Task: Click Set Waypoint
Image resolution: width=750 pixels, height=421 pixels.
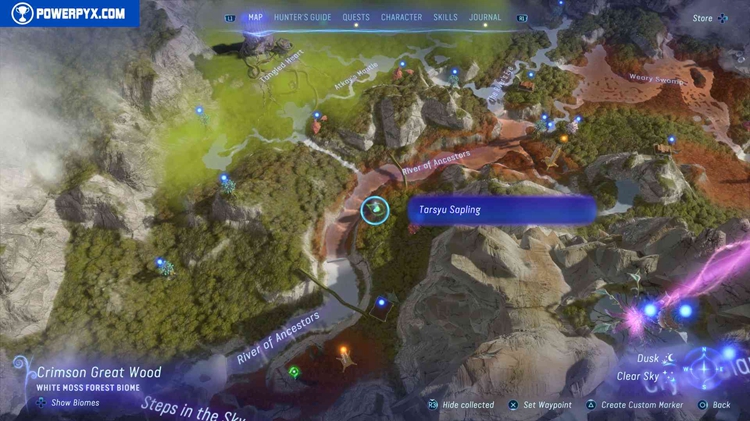Action: click(x=539, y=405)
